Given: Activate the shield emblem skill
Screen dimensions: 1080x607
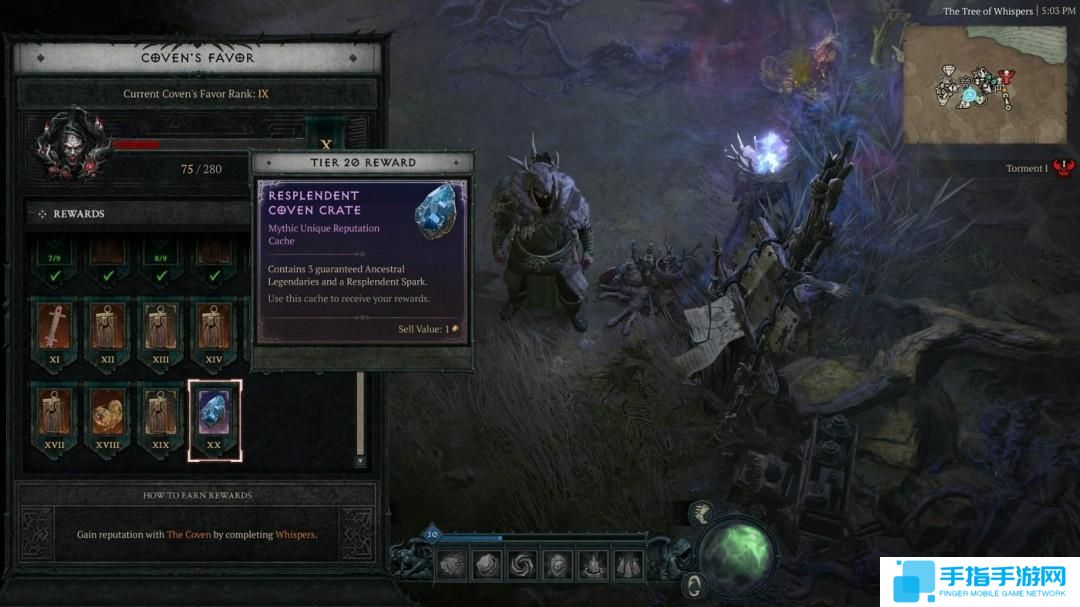Looking at the screenshot, I should (556, 565).
